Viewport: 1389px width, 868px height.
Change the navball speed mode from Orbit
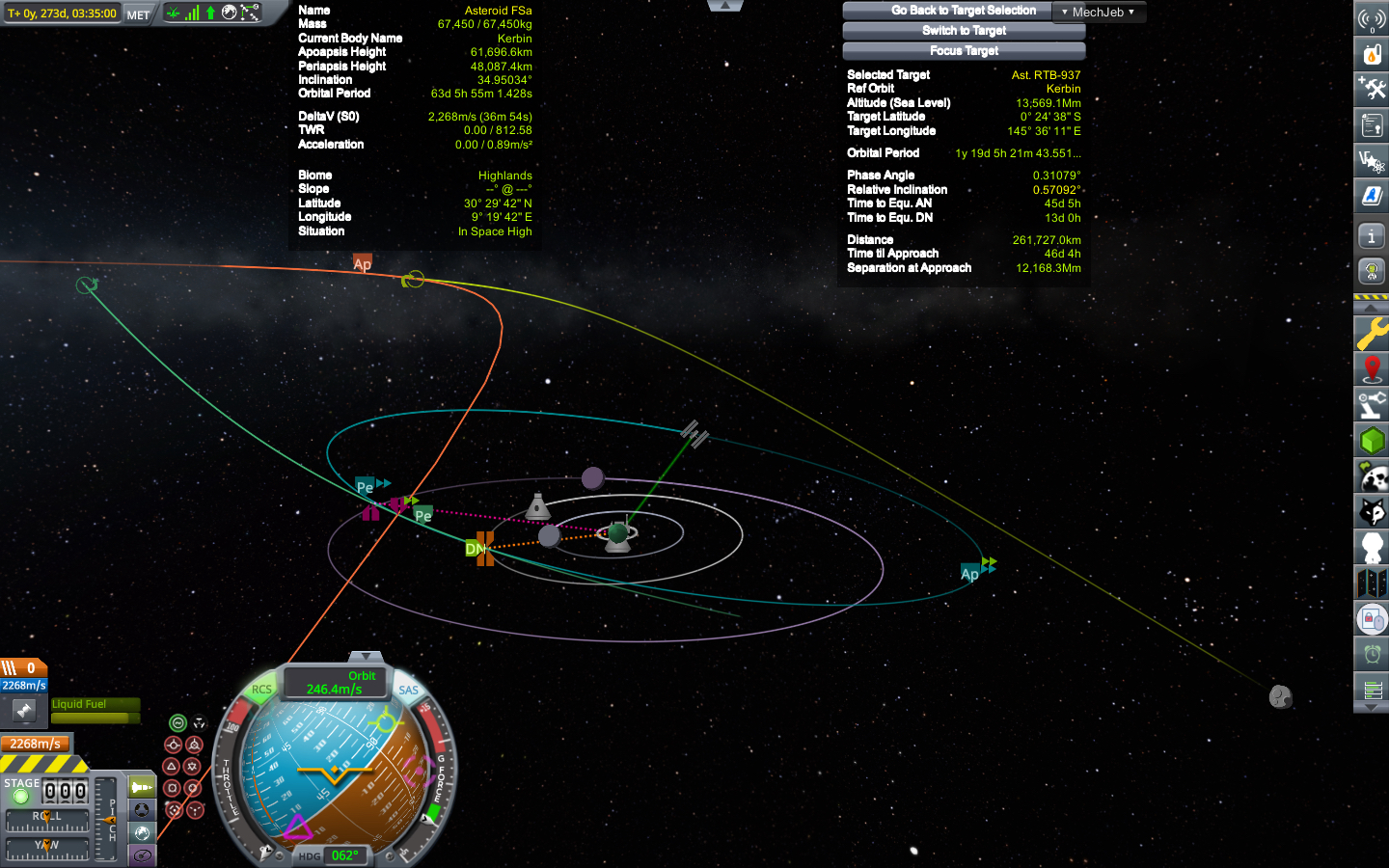[335, 682]
